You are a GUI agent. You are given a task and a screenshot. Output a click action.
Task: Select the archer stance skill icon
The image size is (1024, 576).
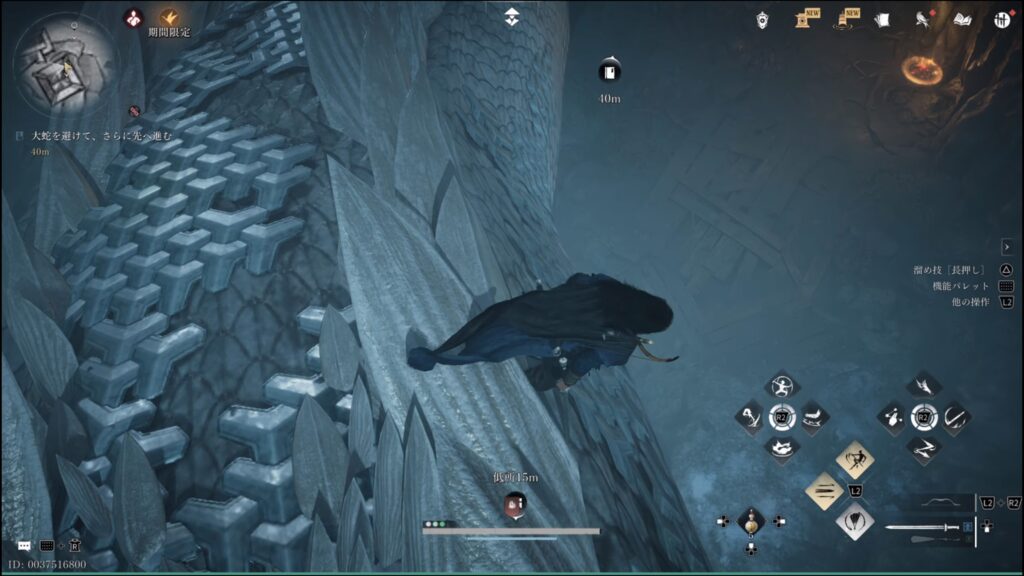[780, 386]
